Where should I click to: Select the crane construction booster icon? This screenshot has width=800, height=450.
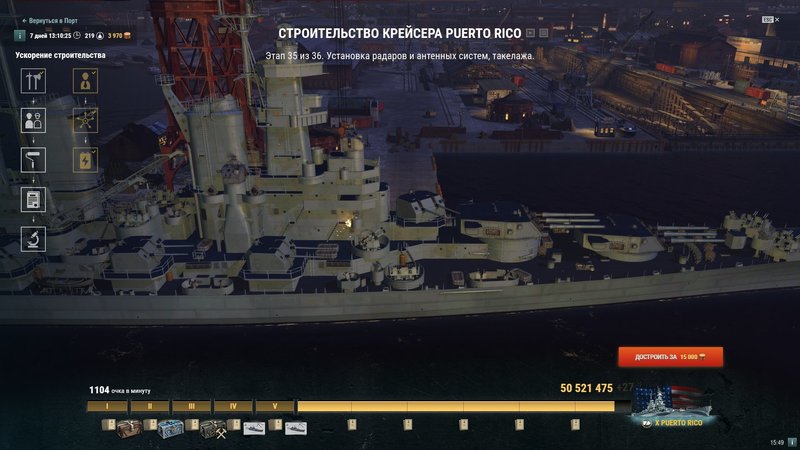[x=34, y=80]
